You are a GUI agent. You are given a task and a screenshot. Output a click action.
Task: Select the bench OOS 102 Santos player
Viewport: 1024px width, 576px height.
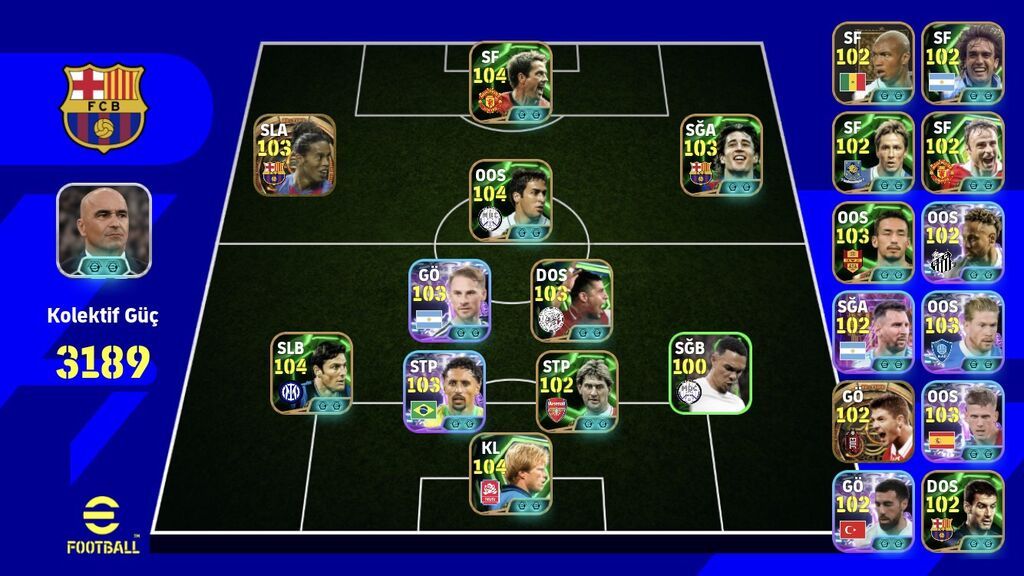coord(961,243)
